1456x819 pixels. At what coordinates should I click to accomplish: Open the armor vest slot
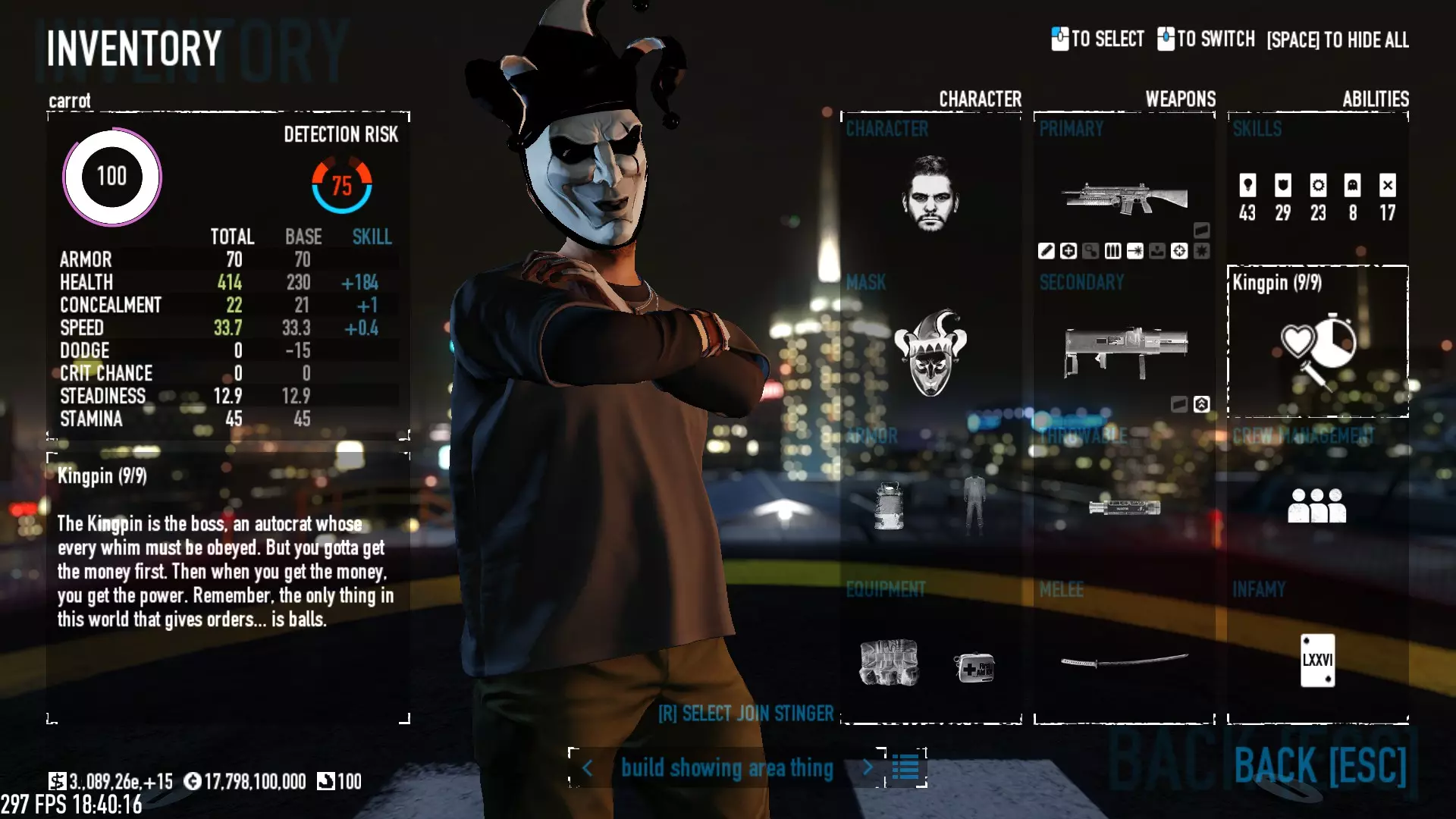[889, 505]
